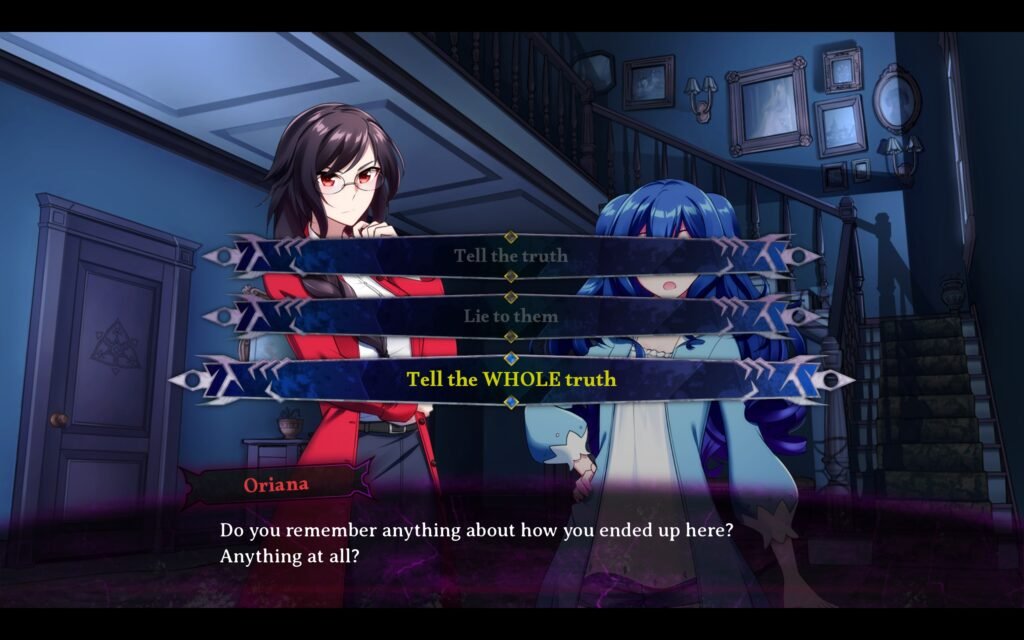Pick 'Tell the WHOLE truth' choice

click(511, 380)
